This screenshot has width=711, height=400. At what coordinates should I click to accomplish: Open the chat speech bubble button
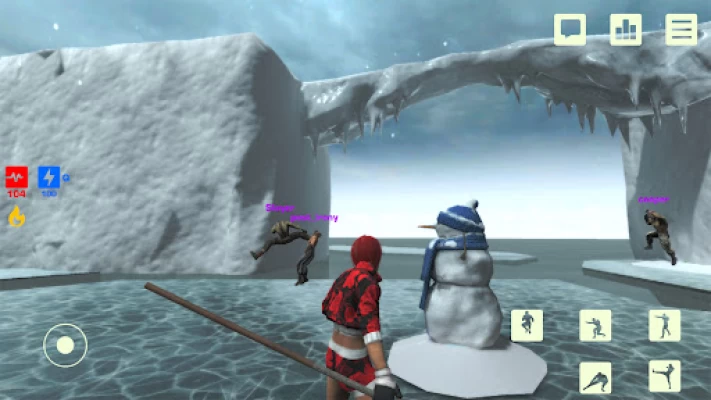[570, 29]
